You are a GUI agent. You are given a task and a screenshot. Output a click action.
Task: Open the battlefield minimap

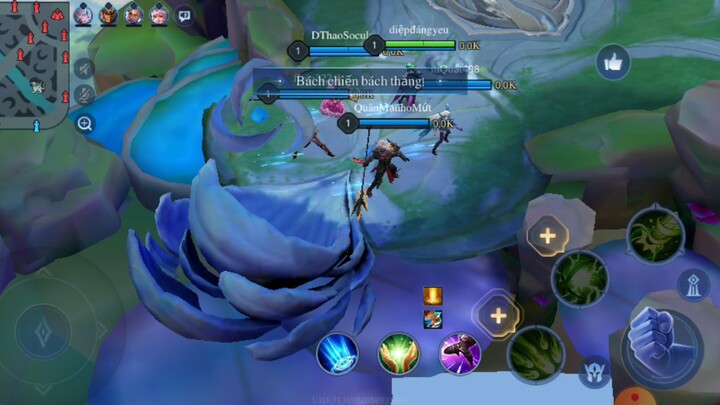coord(34,60)
